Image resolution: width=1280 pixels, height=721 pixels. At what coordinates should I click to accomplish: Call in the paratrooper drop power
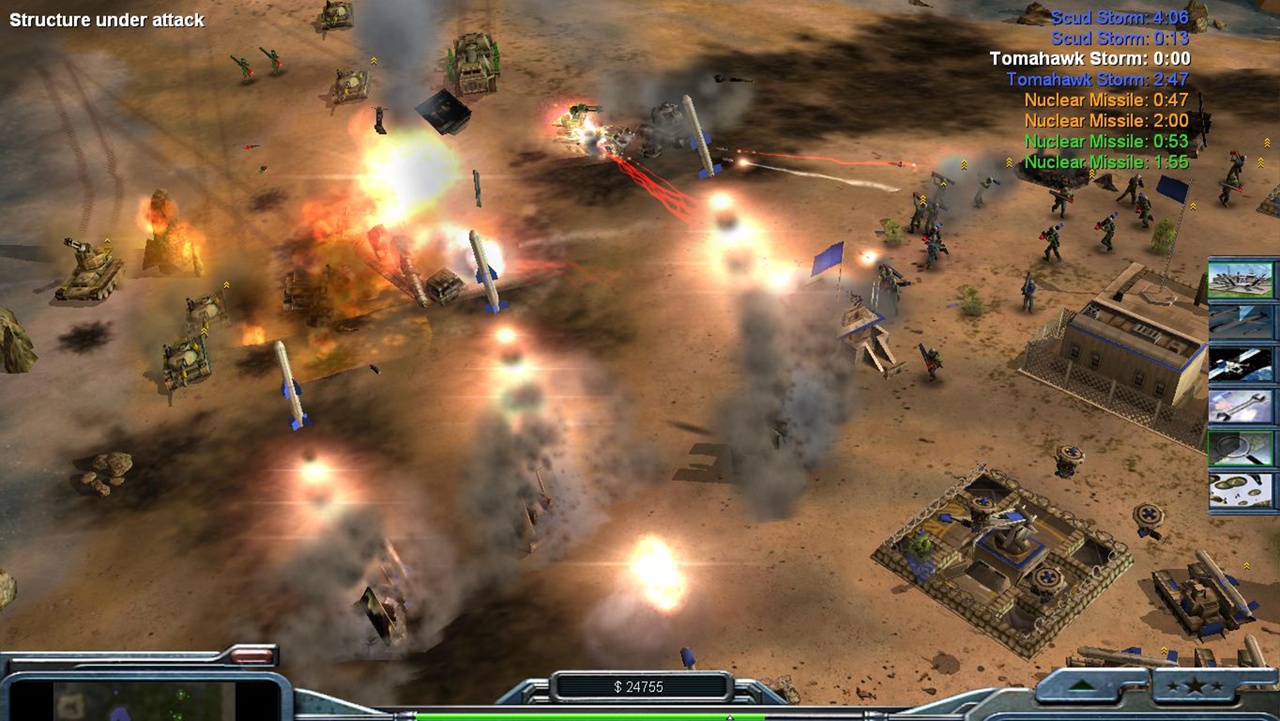pyautogui.click(x=1242, y=490)
